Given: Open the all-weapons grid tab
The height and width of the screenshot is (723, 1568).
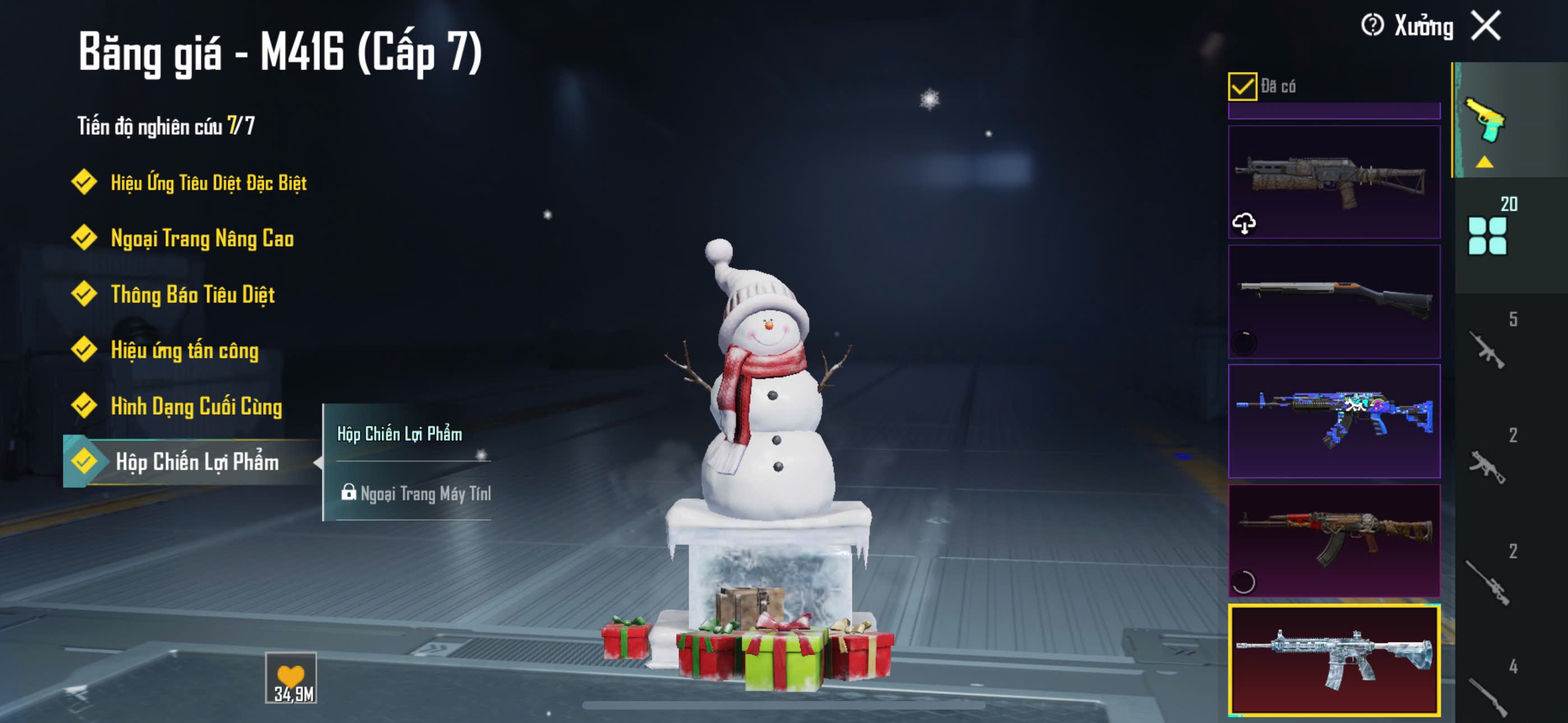Looking at the screenshot, I should 1487,235.
